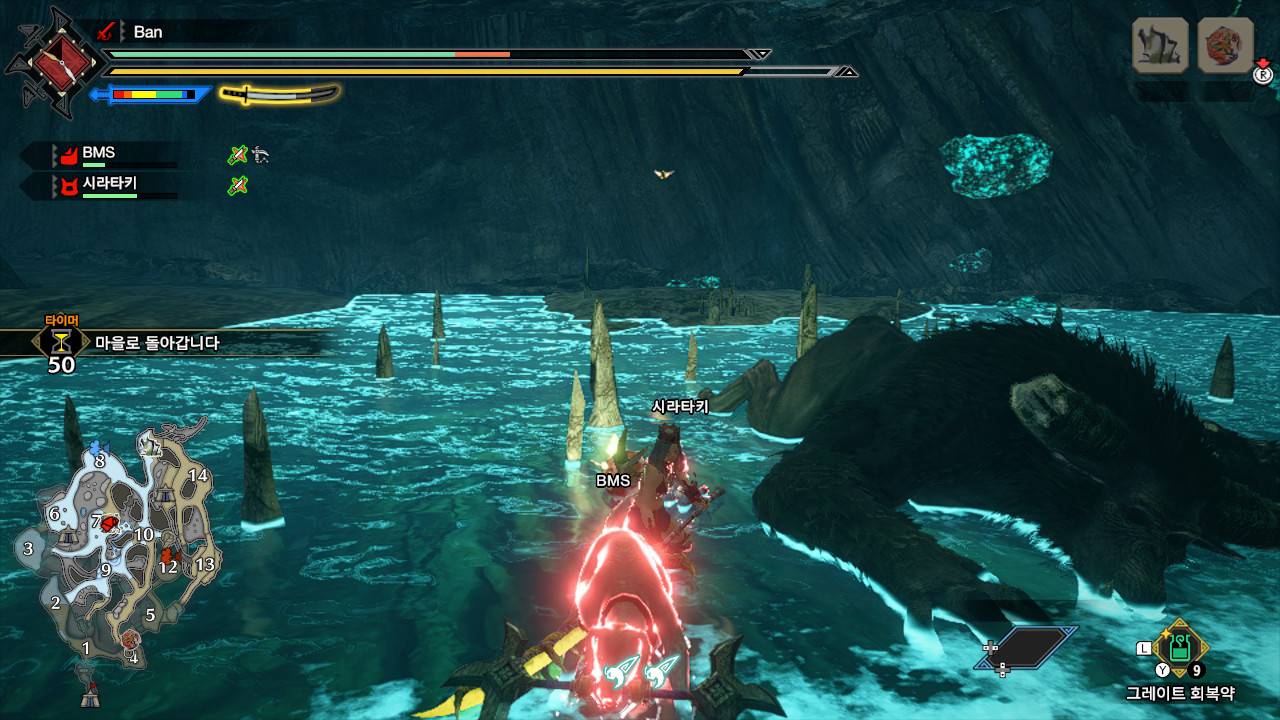Click the long sword spirit gauge icon
This screenshot has height=720, width=1280.
(x=280, y=94)
